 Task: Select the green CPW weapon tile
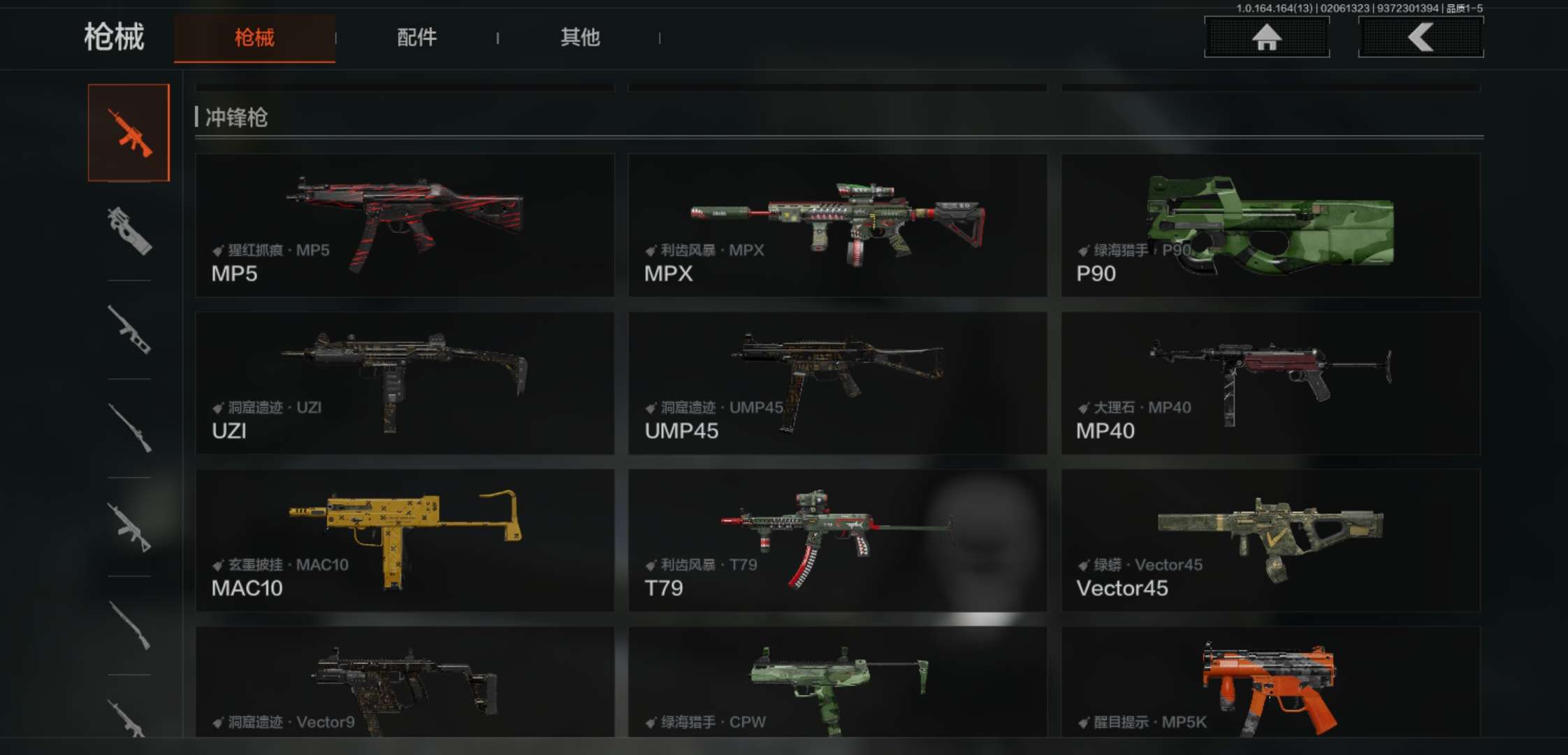pos(837,682)
